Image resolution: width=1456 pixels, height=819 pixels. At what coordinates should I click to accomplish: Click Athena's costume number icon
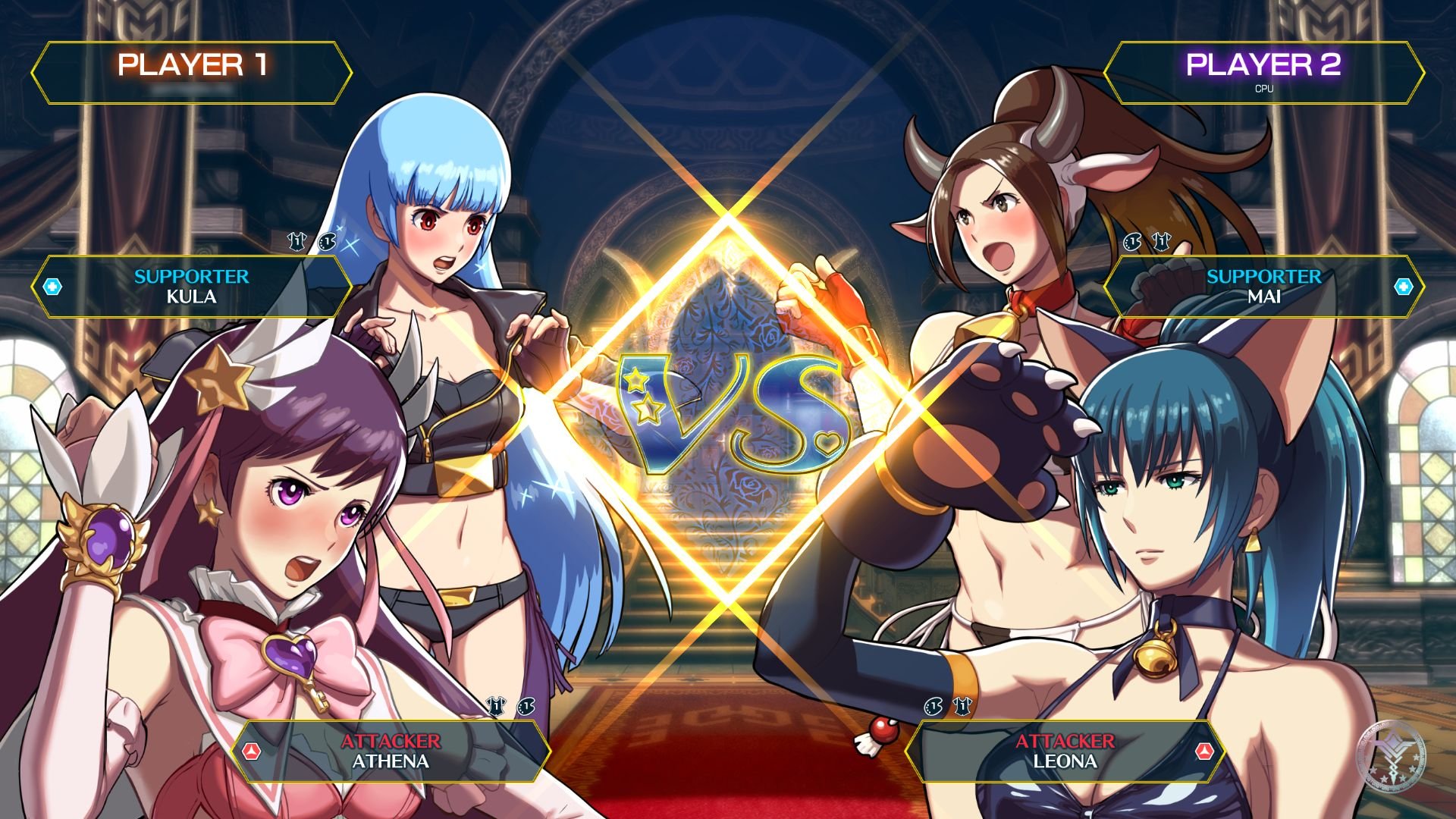[497, 705]
